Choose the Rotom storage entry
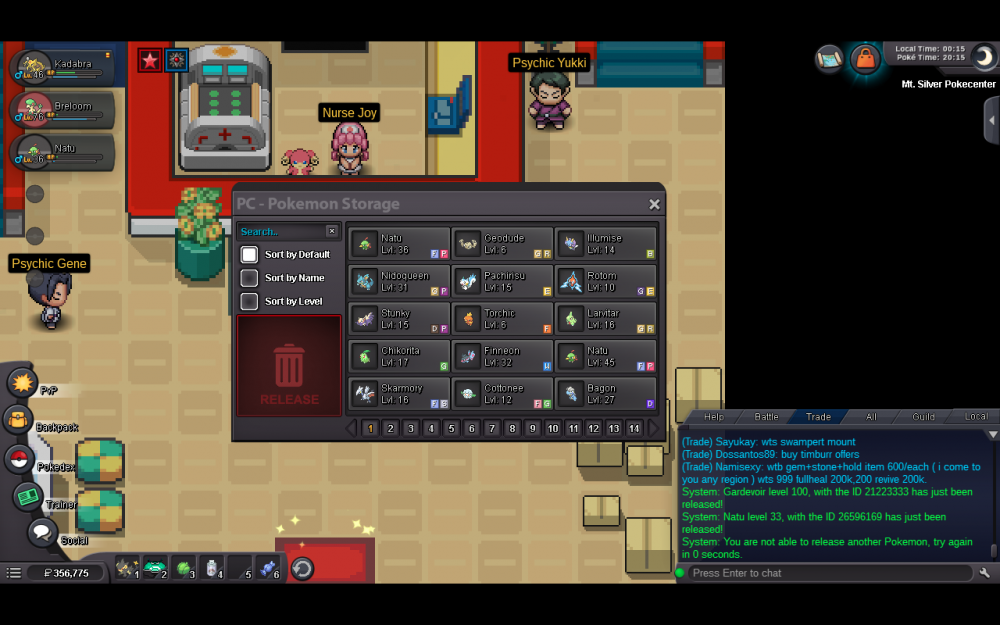This screenshot has height=625, width=1000. pos(606,281)
